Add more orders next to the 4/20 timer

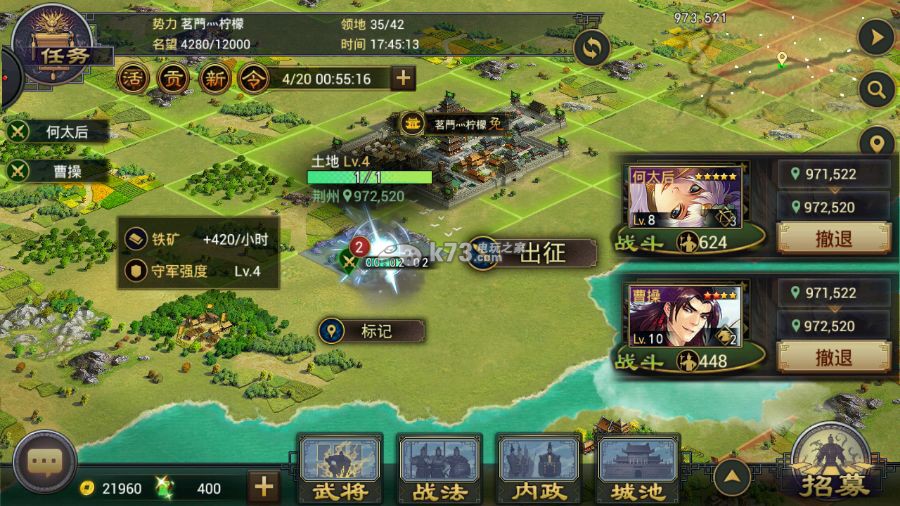pyautogui.click(x=402, y=78)
